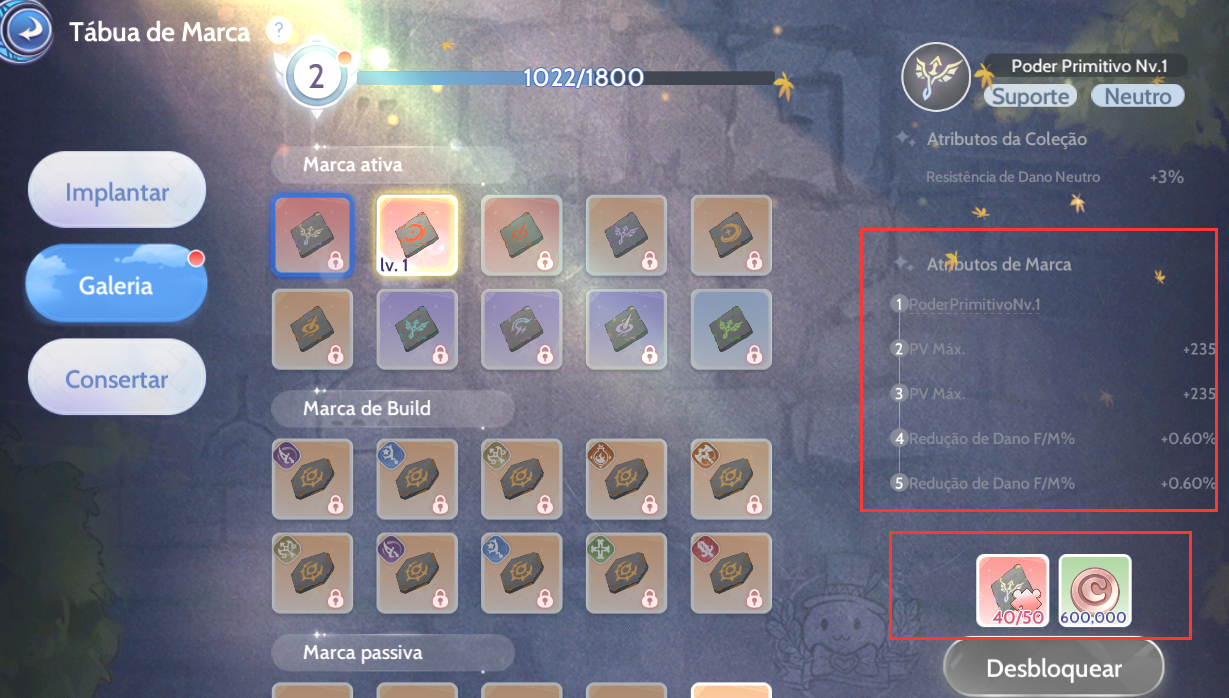
Task: Select the active mark labeled lv. 1
Action: [x=417, y=235]
